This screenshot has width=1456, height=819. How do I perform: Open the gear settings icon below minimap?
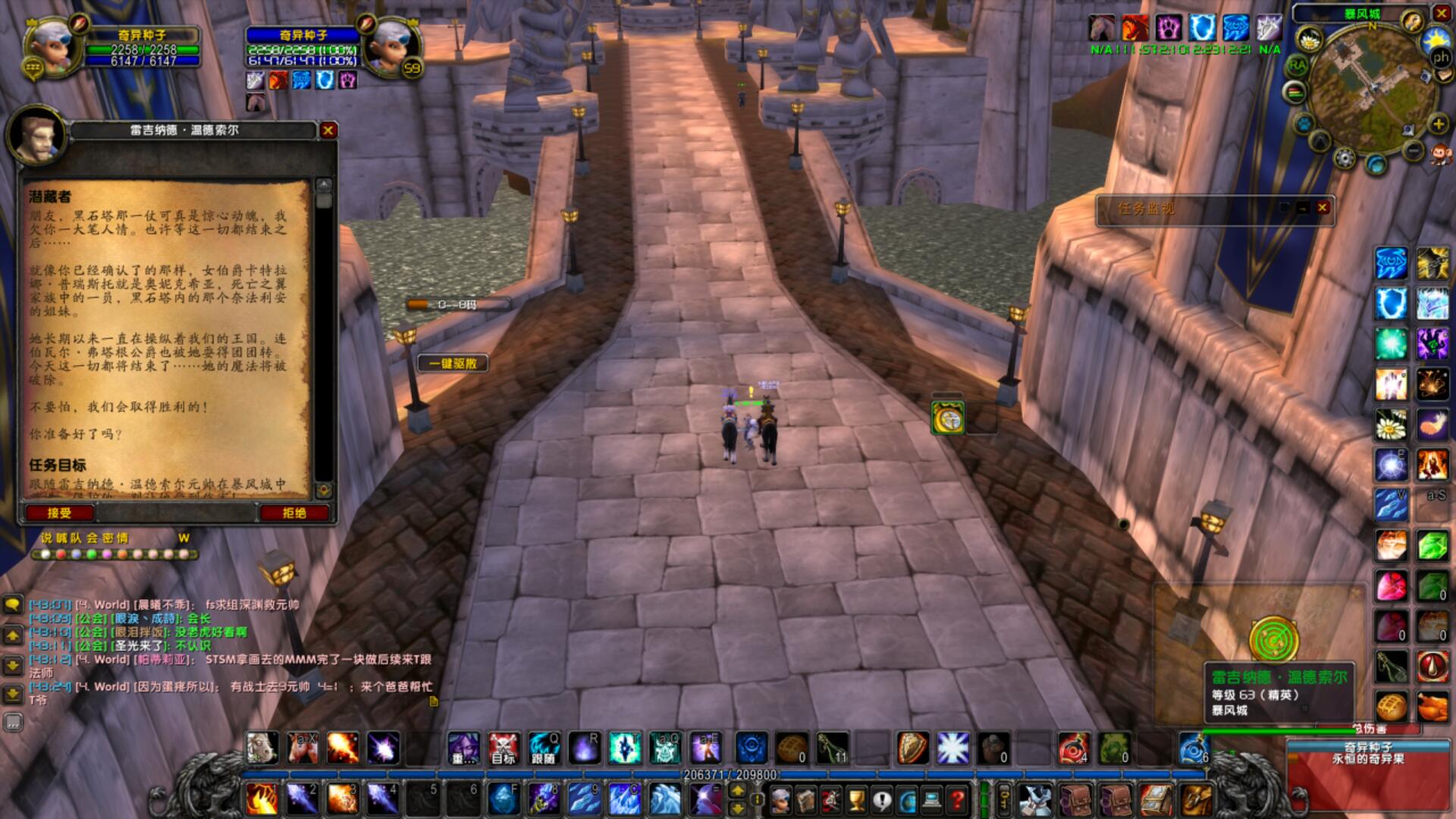tap(1344, 158)
